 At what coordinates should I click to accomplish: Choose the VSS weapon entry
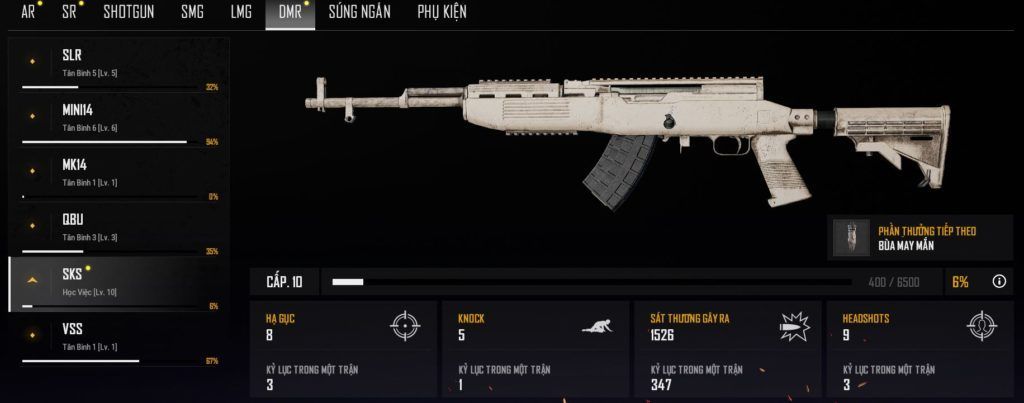118,338
